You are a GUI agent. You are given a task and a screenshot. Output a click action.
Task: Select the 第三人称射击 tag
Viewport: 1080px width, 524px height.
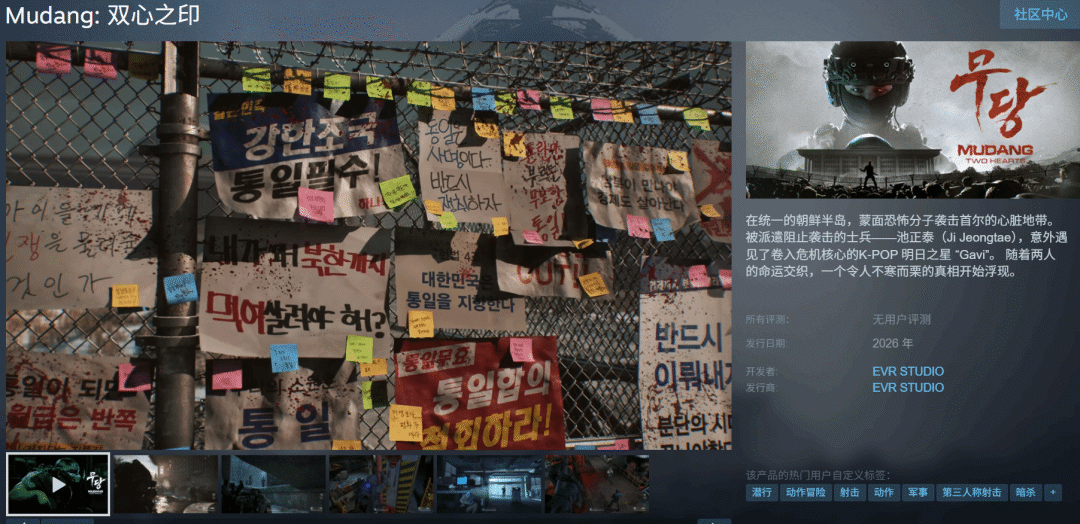[x=970, y=493]
